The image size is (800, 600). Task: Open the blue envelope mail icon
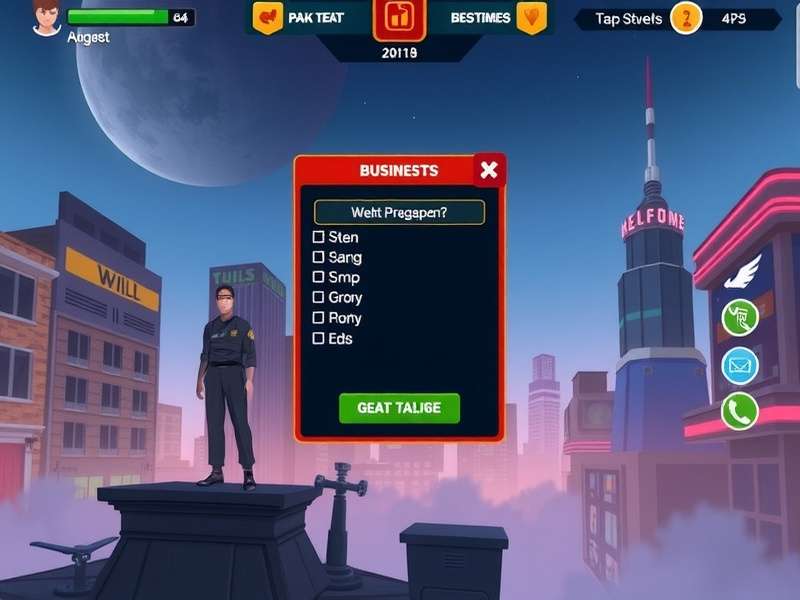pos(740,365)
